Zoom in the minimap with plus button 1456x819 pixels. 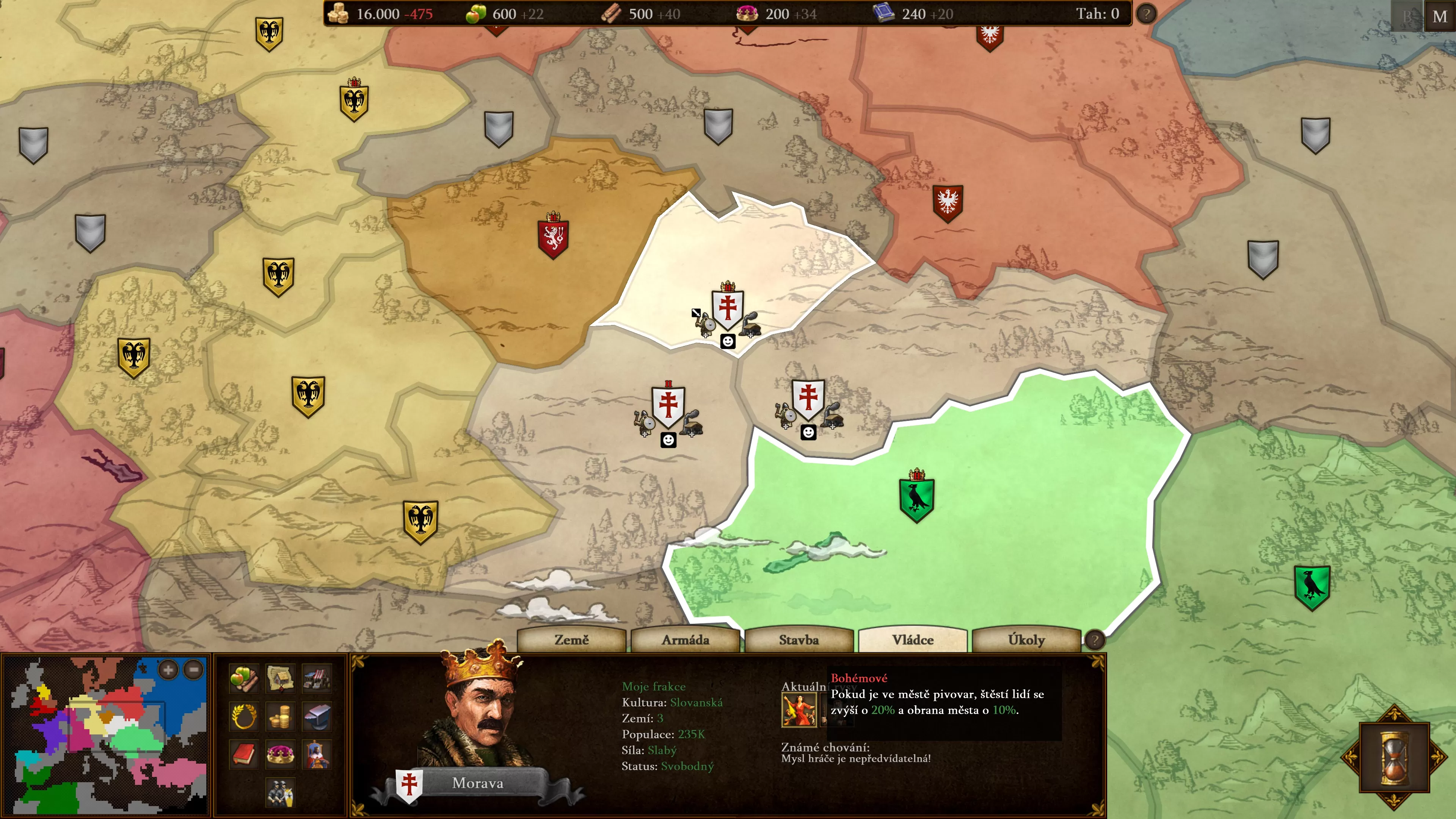click(x=168, y=670)
